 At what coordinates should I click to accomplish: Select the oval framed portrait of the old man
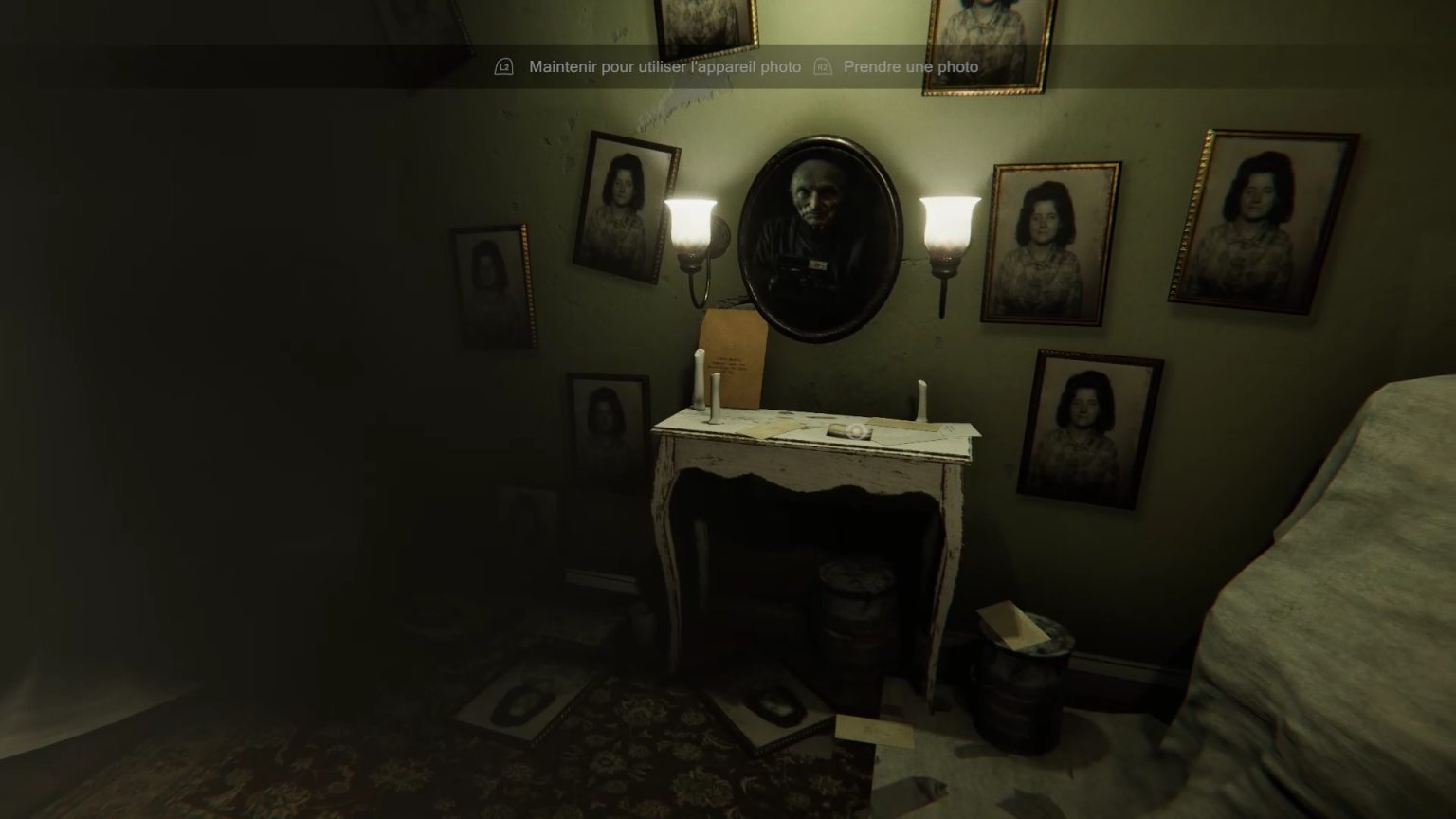[823, 227]
